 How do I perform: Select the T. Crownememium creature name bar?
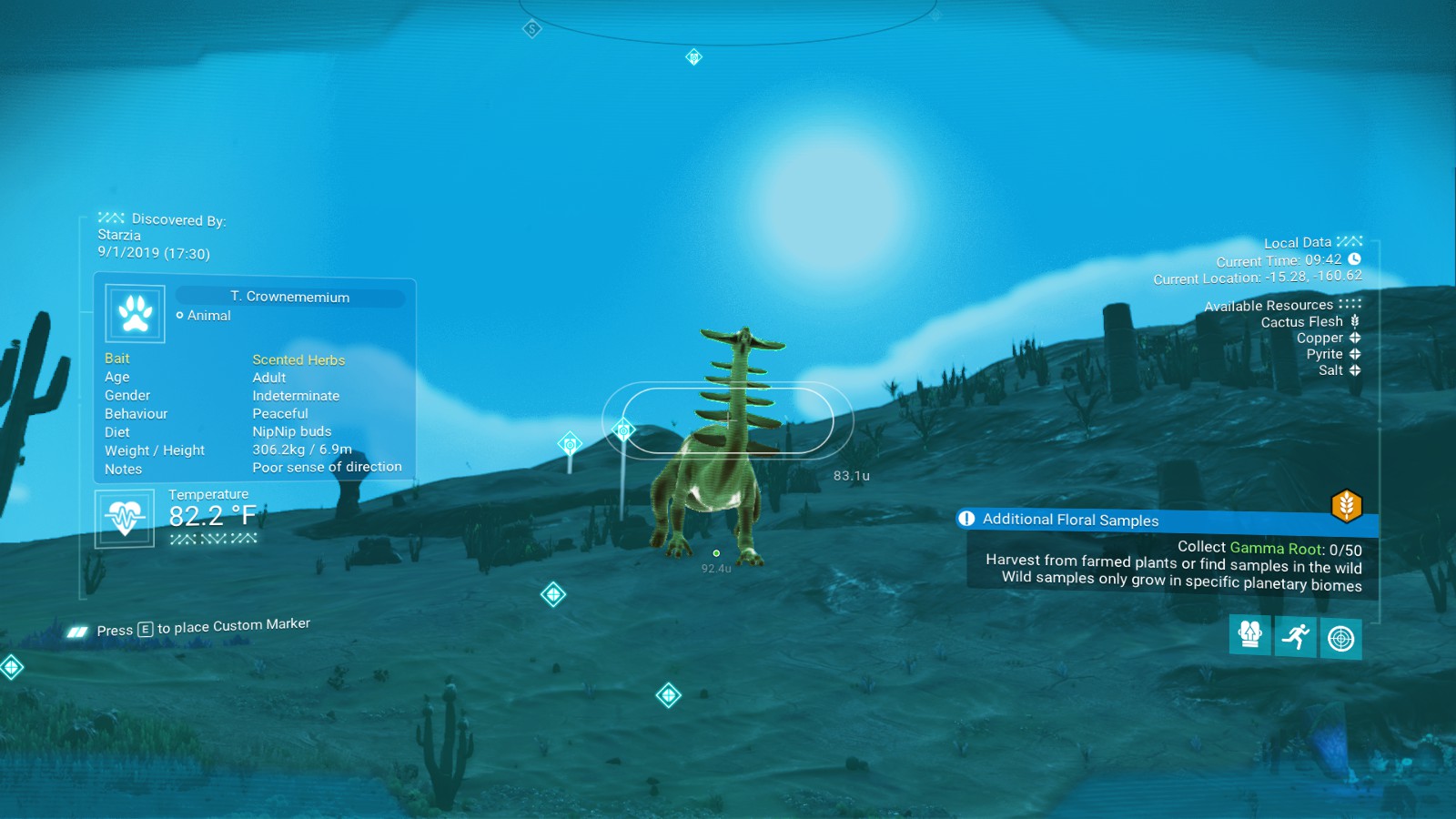(x=290, y=297)
